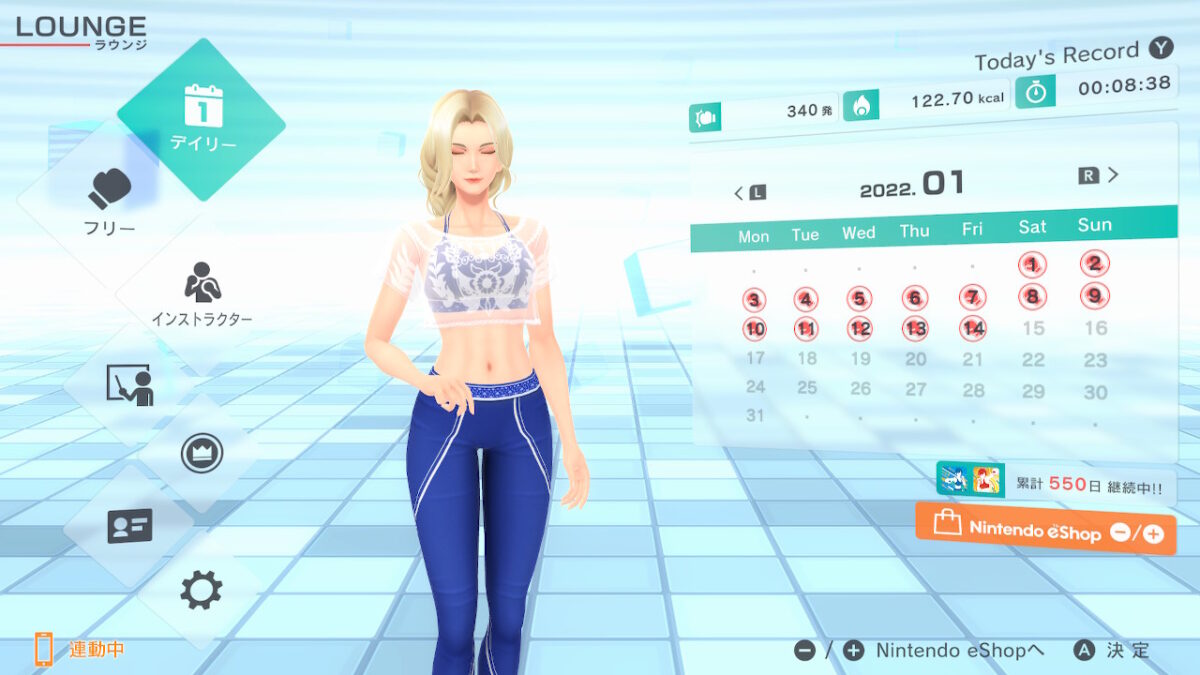Choose January 20 on the calendar
Screen dimensions: 1200x675
pos(915,359)
